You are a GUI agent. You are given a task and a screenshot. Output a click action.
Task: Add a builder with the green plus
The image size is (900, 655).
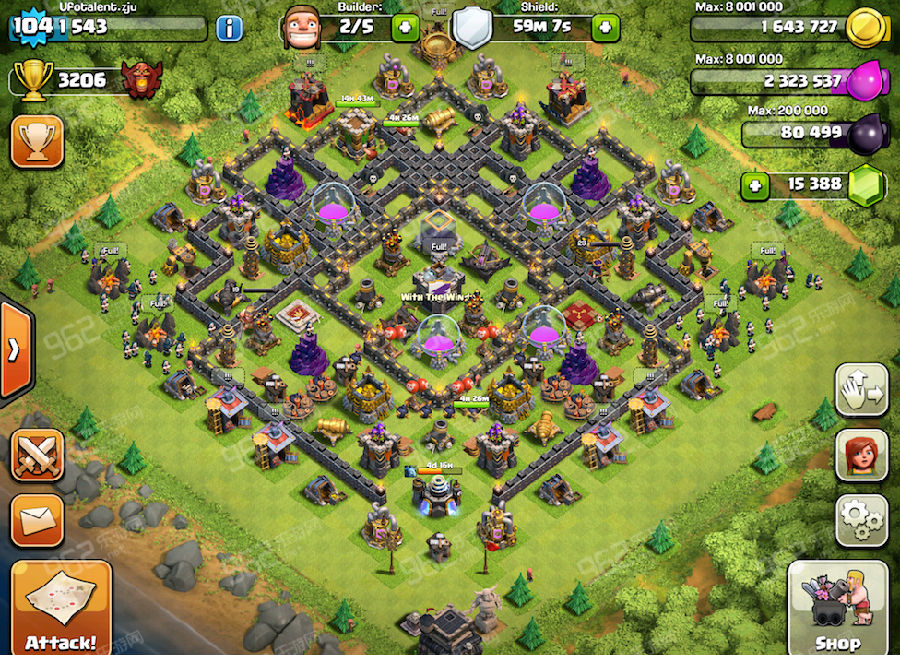(x=405, y=27)
